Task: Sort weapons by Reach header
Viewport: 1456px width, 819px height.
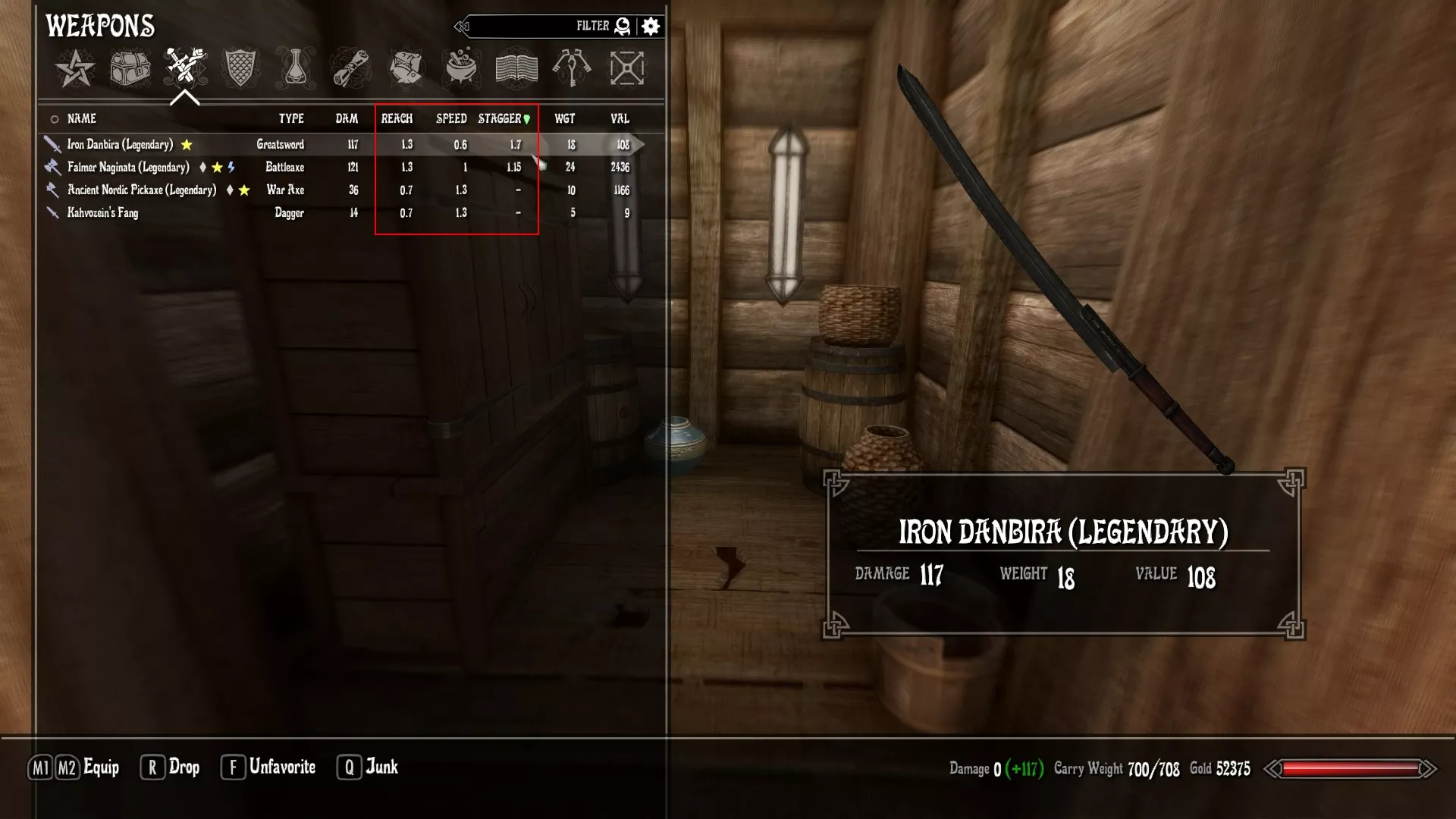Action: (397, 118)
